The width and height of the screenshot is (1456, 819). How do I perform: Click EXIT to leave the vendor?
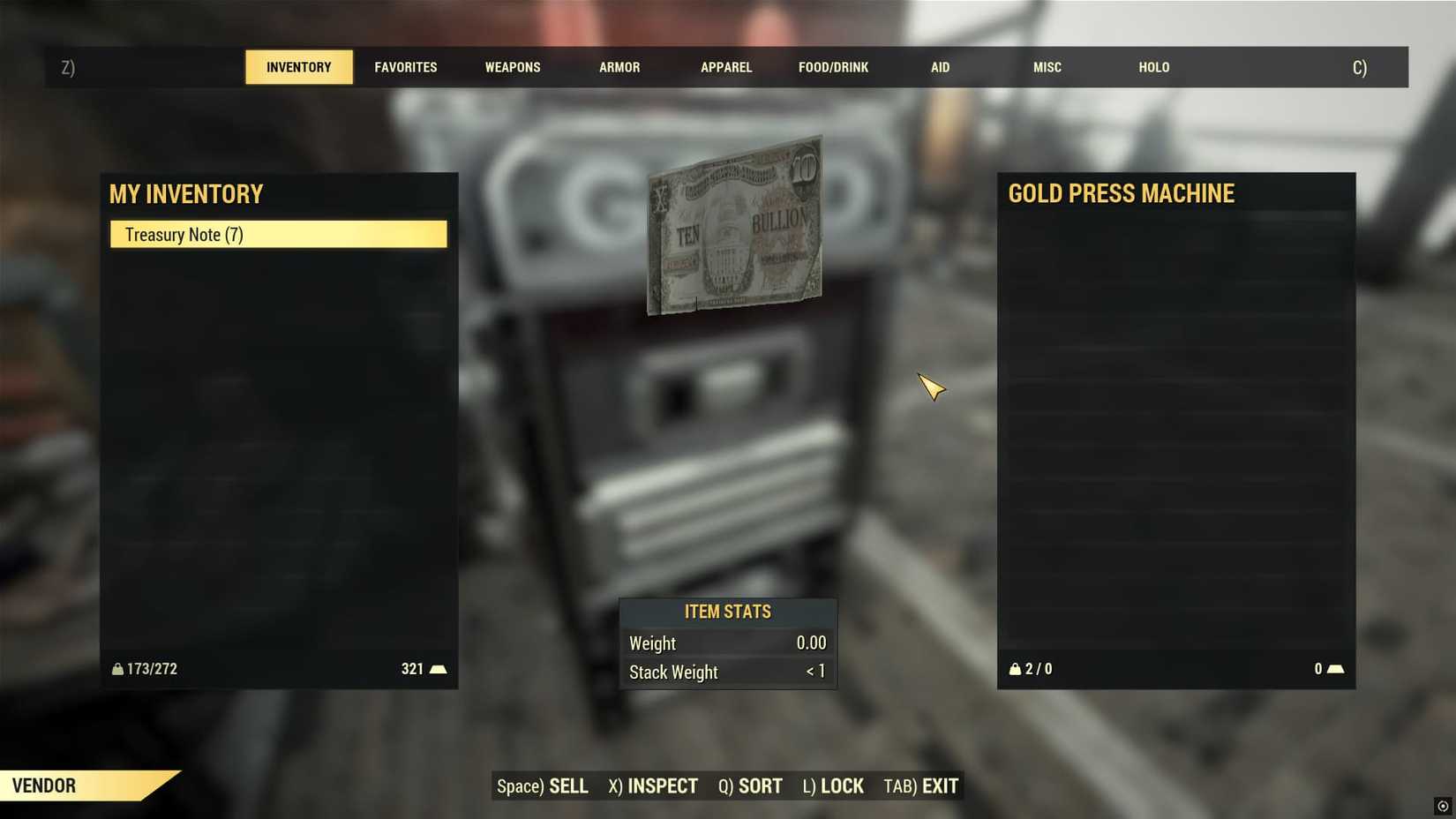tap(921, 785)
